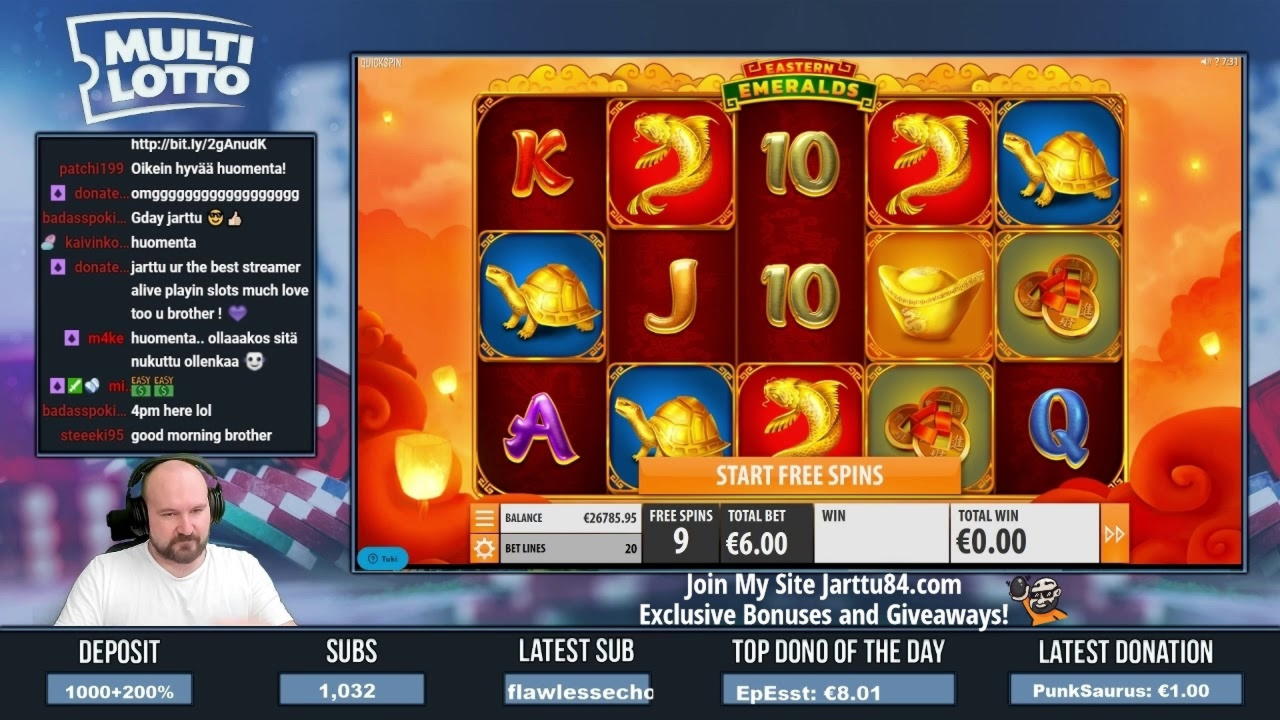Toggle patchi199's chat name highlight

click(x=92, y=168)
